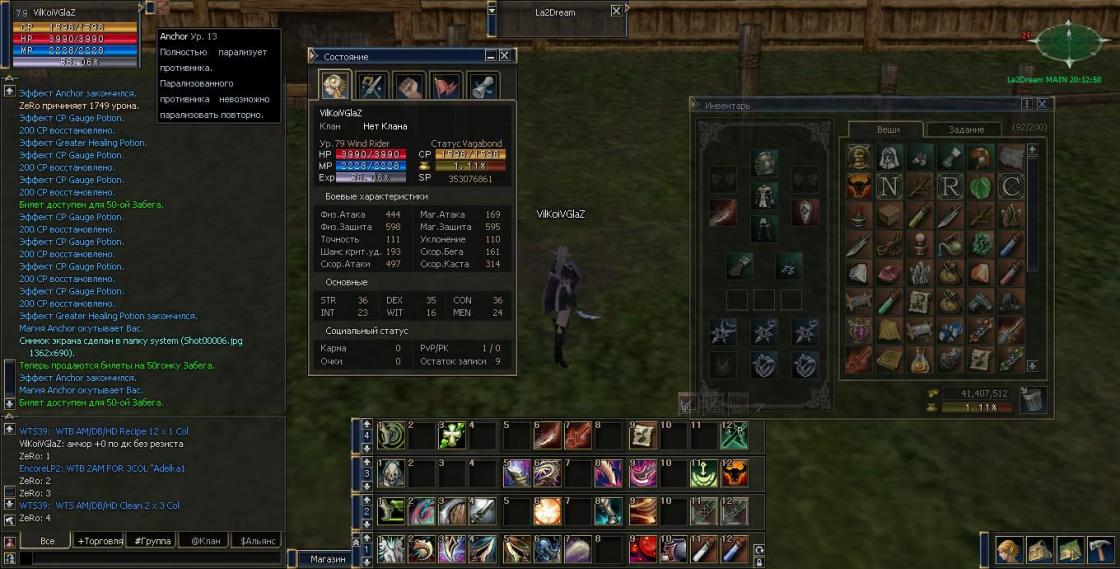Image resolution: width=1120 pixels, height=569 pixels.
Task: Select the equipped shield slot
Action: point(805,211)
